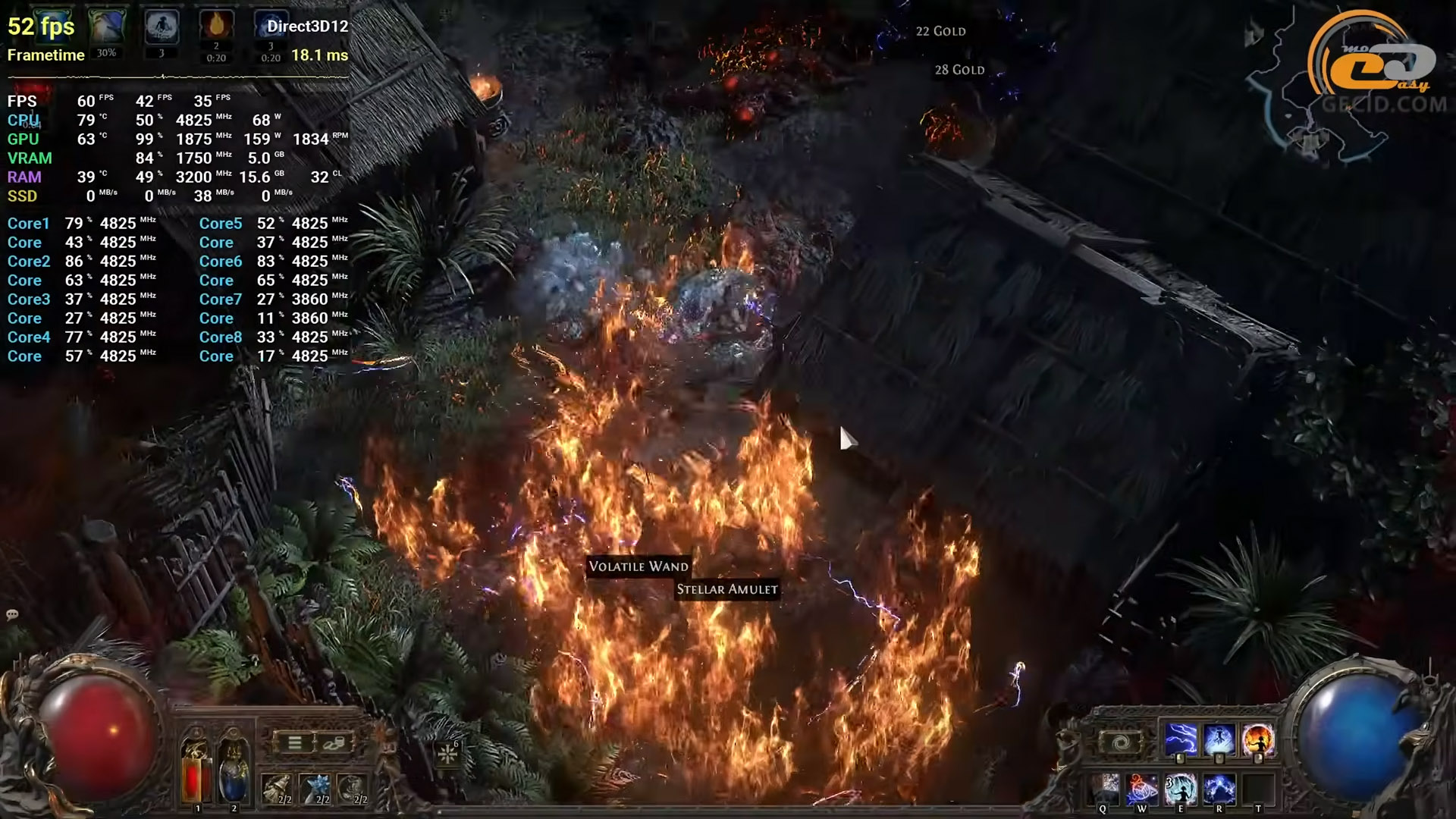
Task: Activate the fiery orb silhouette skill
Action: [1257, 739]
